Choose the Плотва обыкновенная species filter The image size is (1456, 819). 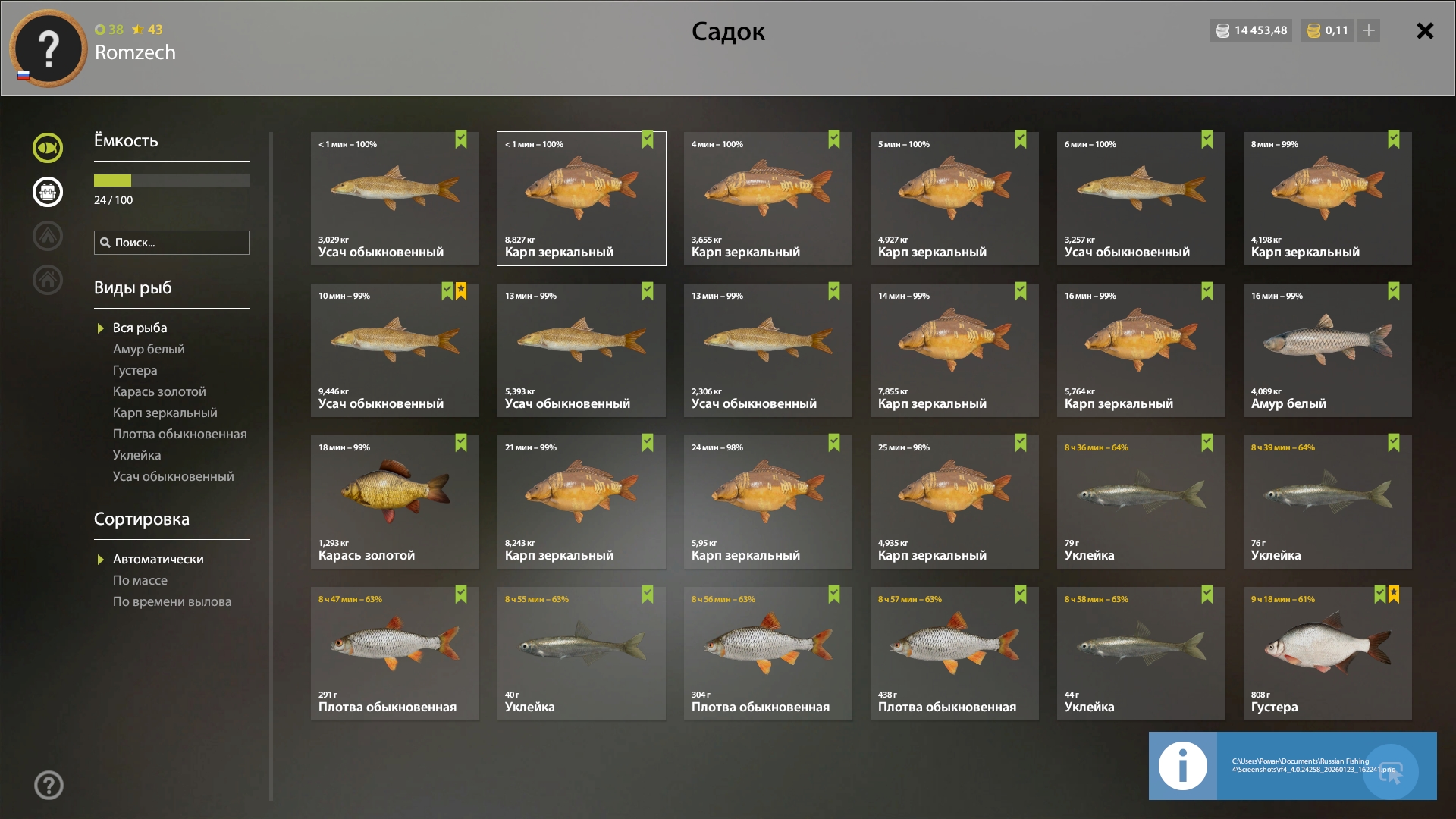(x=180, y=434)
